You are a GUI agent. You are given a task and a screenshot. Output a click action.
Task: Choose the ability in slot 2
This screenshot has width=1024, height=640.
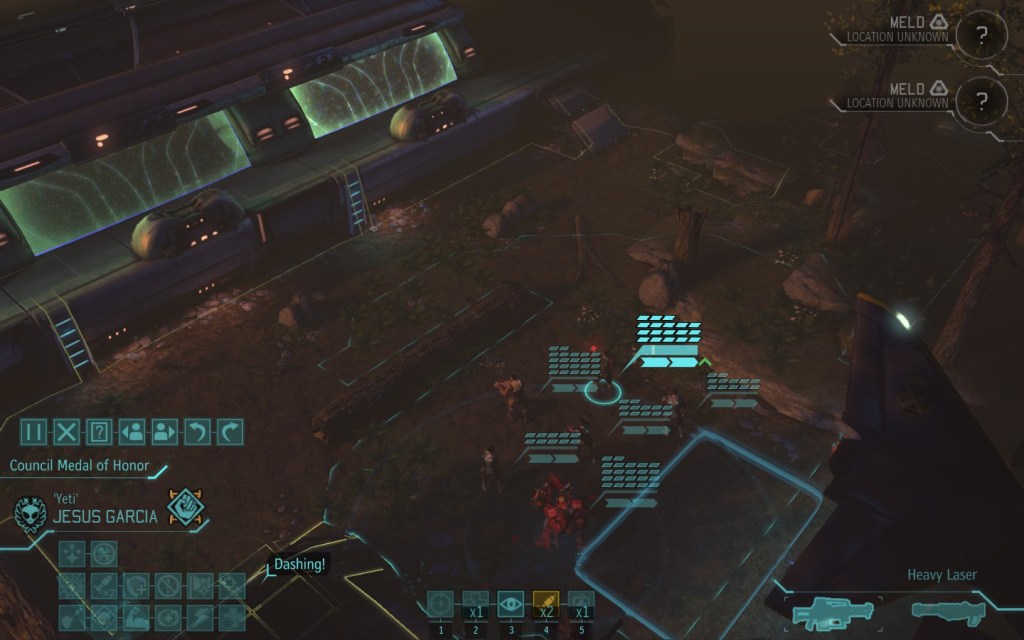(475, 603)
